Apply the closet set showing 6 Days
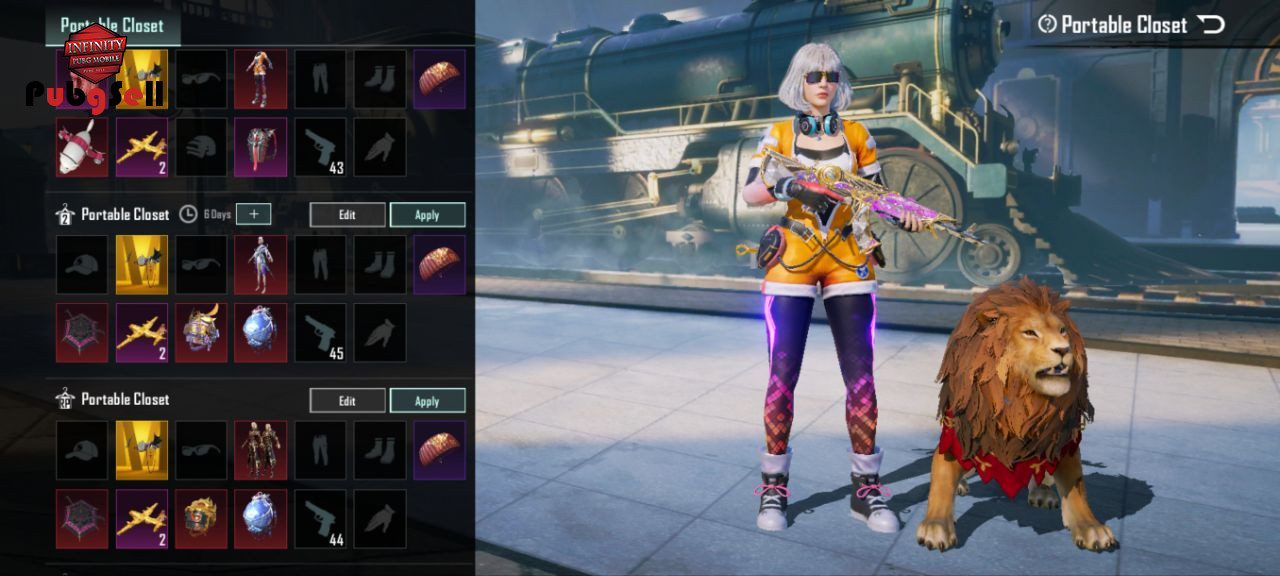 tap(427, 215)
